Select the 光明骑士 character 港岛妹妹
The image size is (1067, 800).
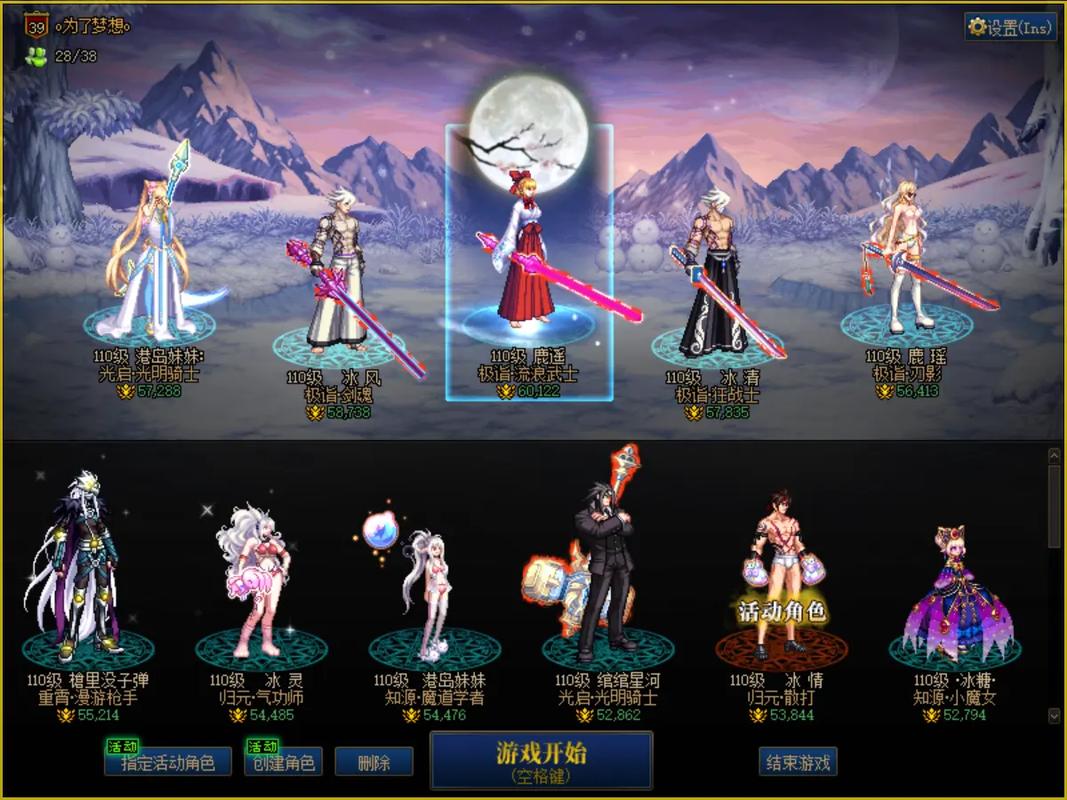point(150,270)
